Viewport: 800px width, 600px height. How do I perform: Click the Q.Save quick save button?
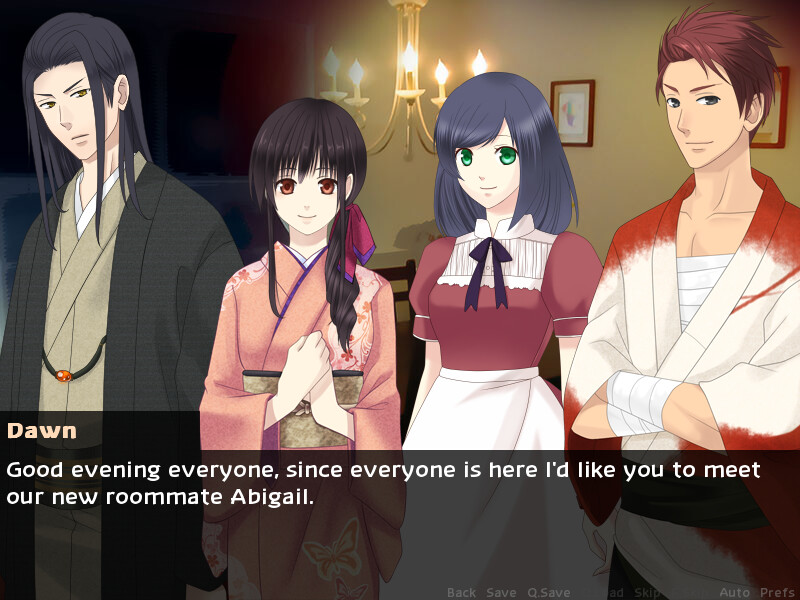point(549,593)
